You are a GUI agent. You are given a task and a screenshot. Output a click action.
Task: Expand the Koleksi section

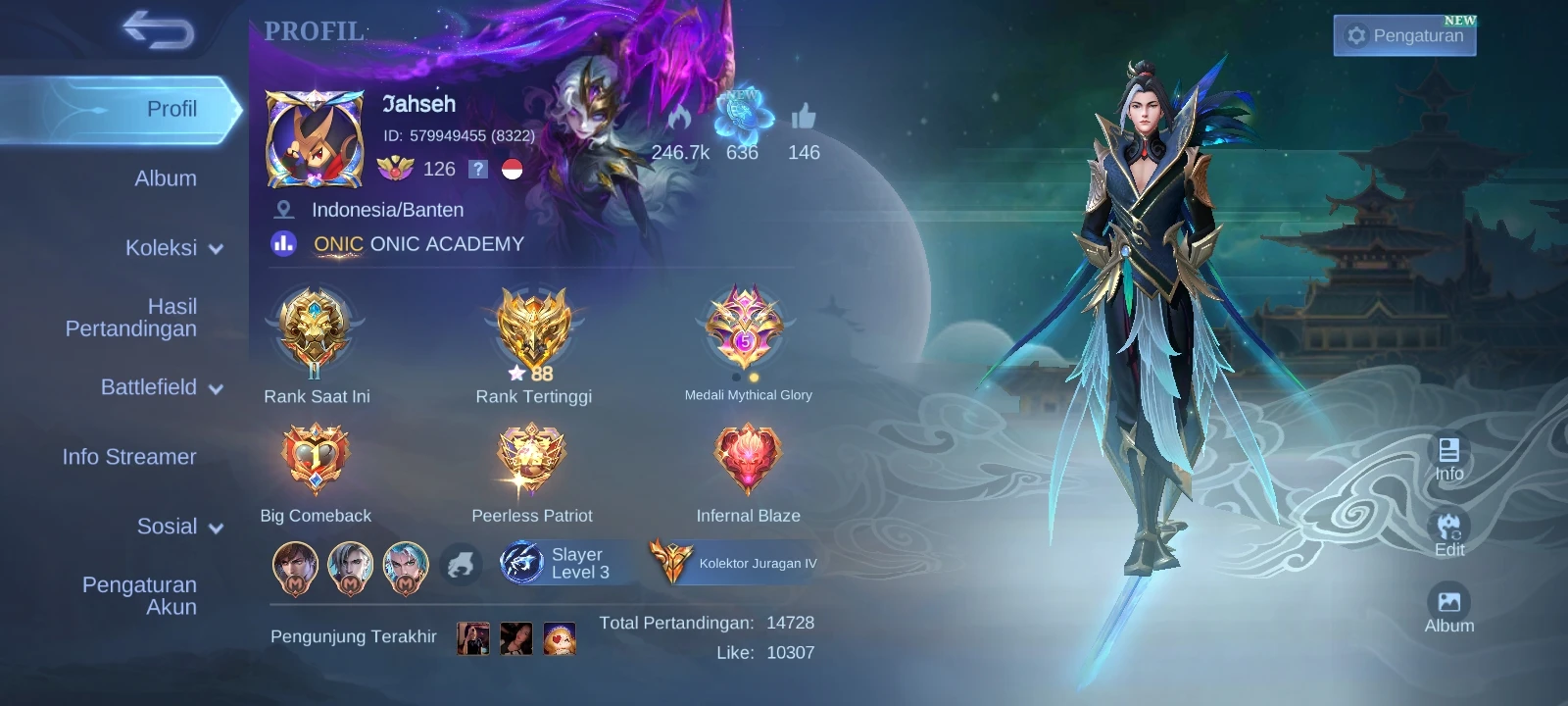(x=173, y=248)
